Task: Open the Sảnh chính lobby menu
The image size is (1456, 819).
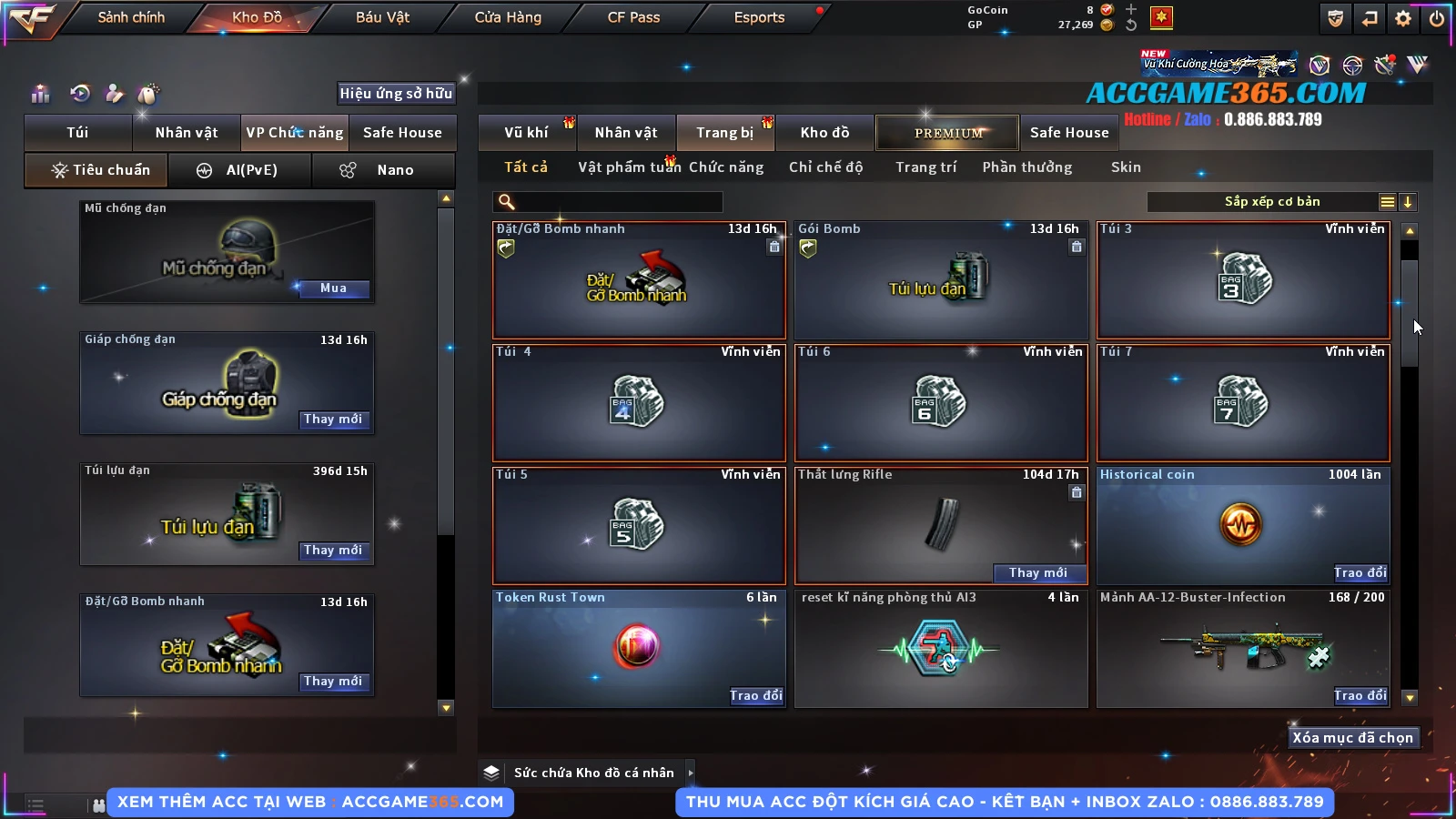Action: click(x=131, y=17)
